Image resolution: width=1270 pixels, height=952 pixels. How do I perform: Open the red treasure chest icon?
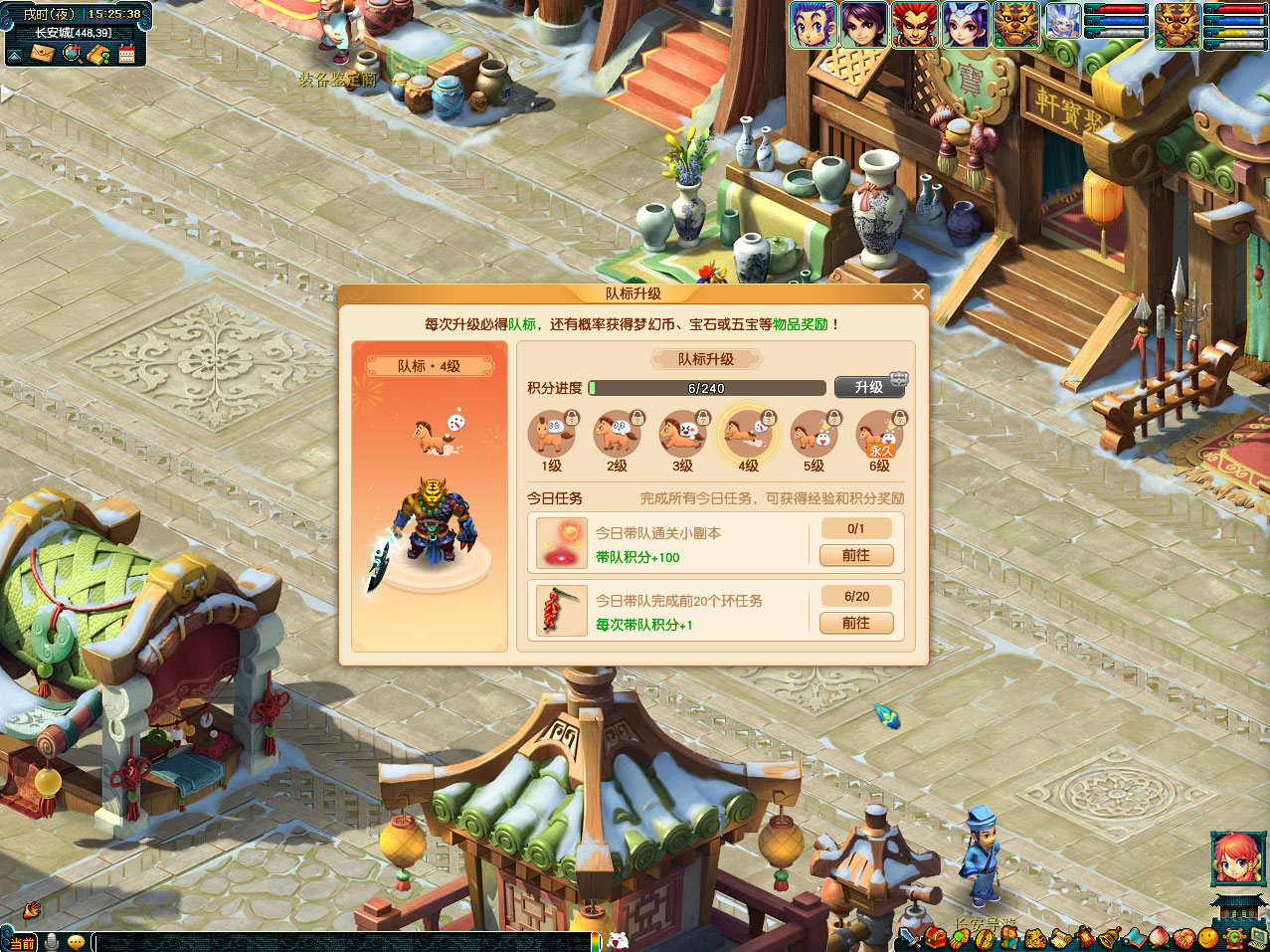934,938
